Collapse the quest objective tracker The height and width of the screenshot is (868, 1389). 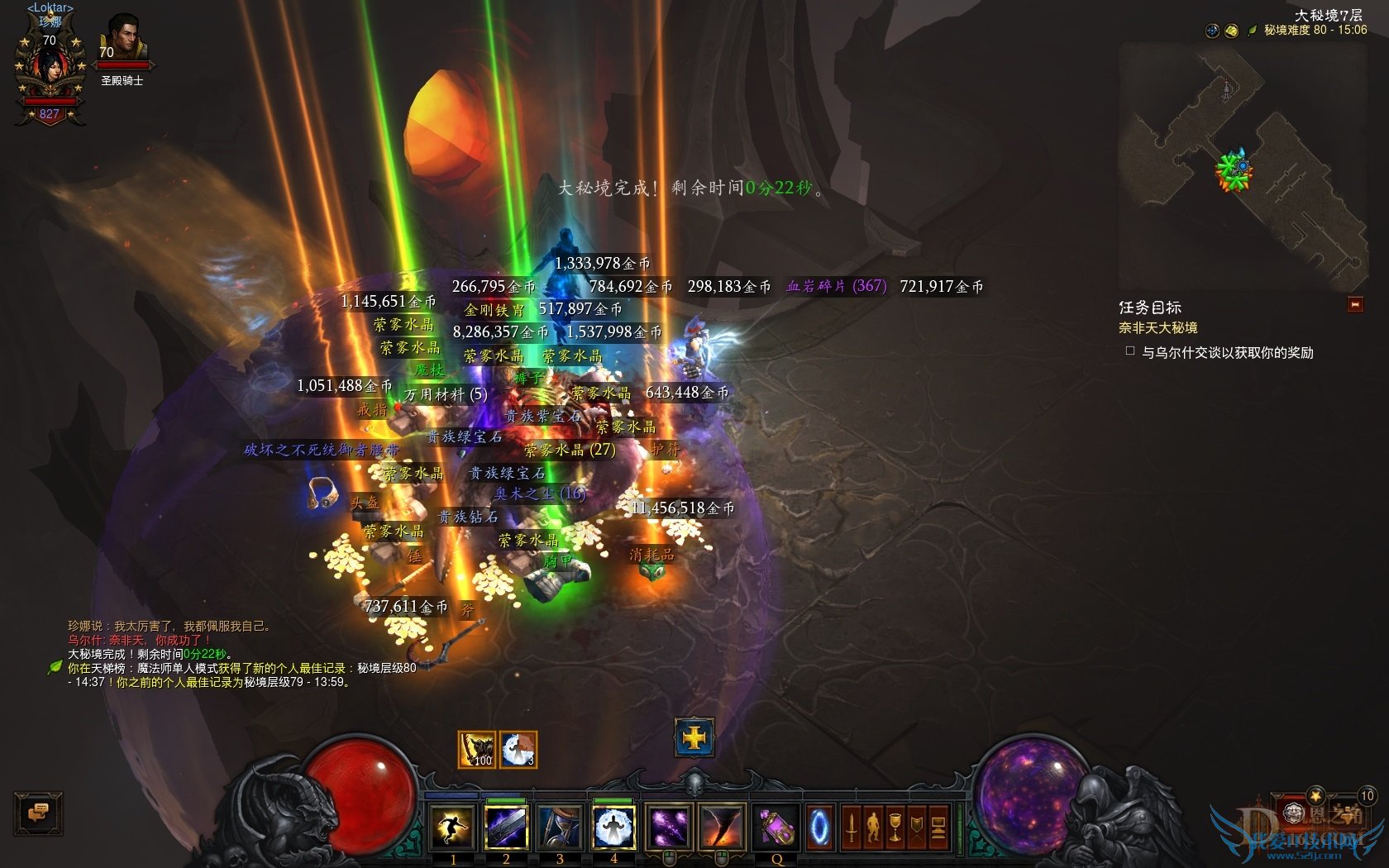point(1354,305)
